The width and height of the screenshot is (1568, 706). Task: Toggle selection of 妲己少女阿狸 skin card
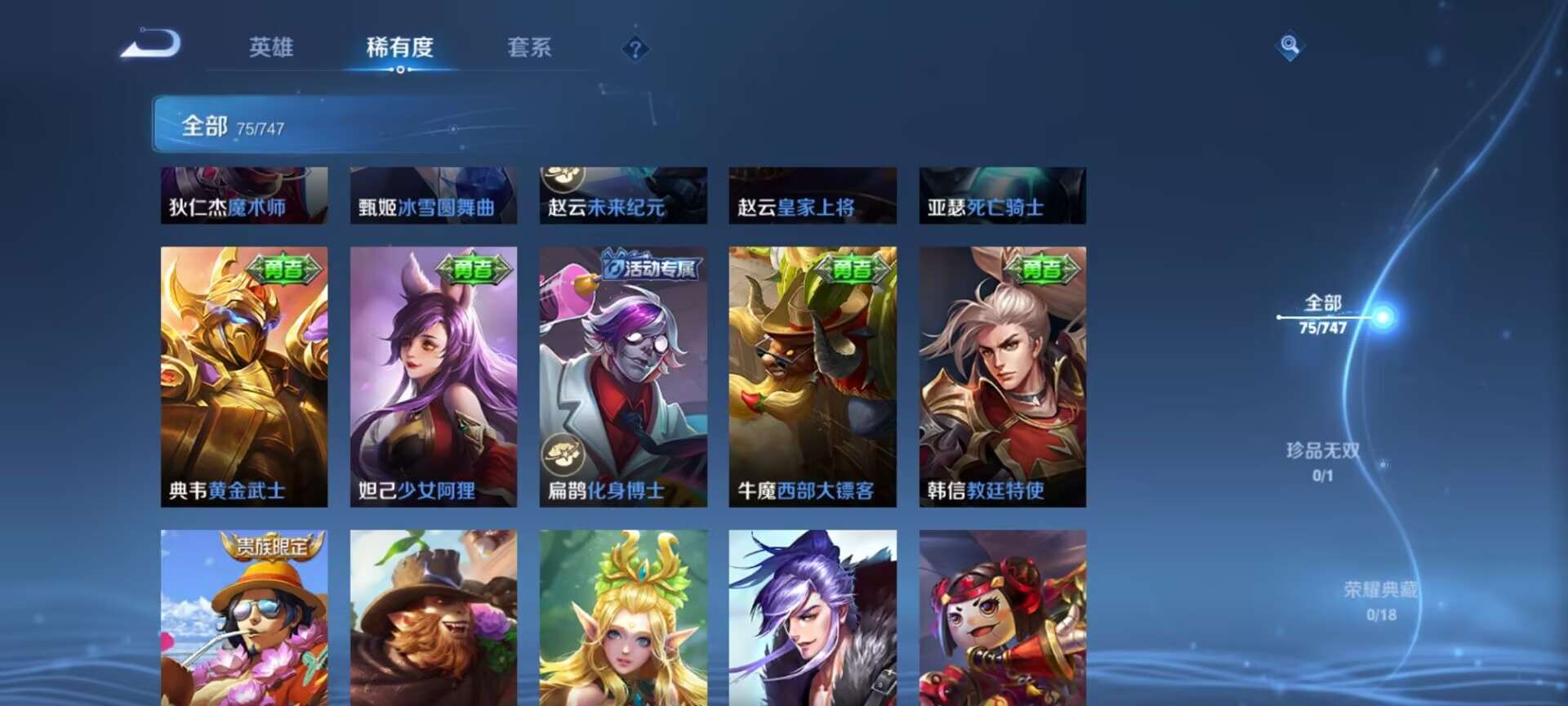click(x=432, y=376)
